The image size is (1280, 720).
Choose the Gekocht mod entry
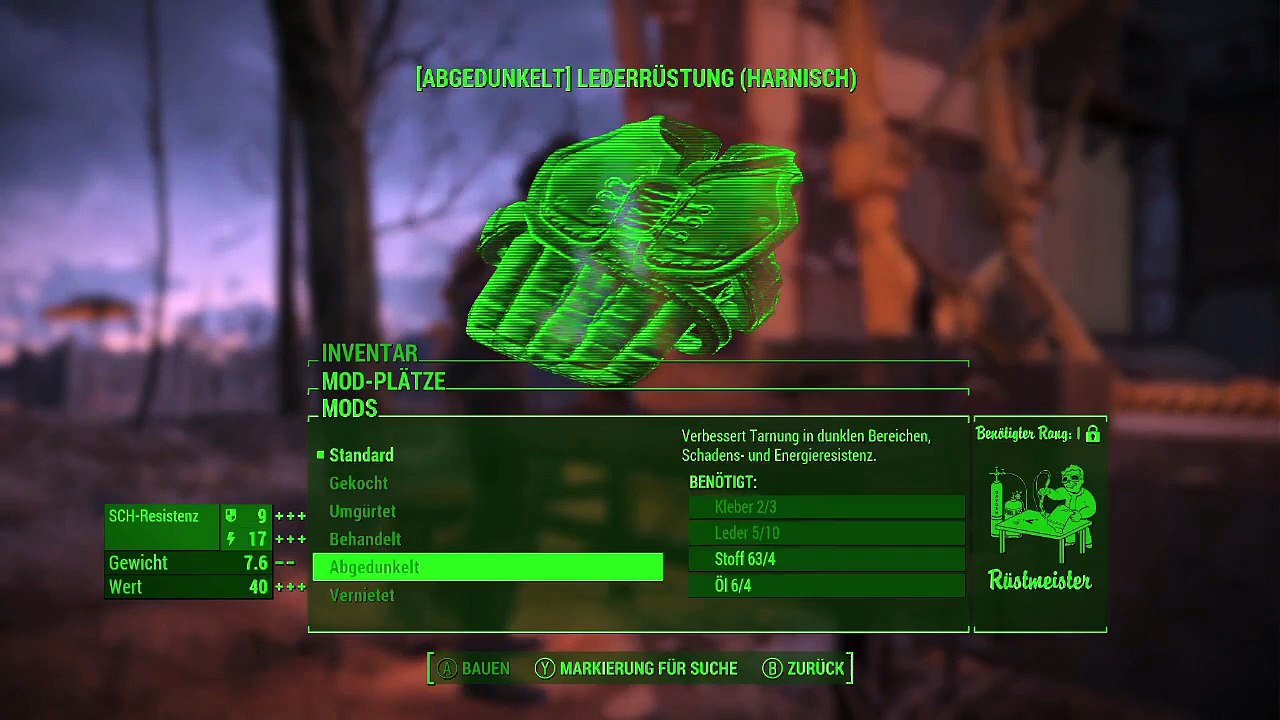[x=358, y=483]
